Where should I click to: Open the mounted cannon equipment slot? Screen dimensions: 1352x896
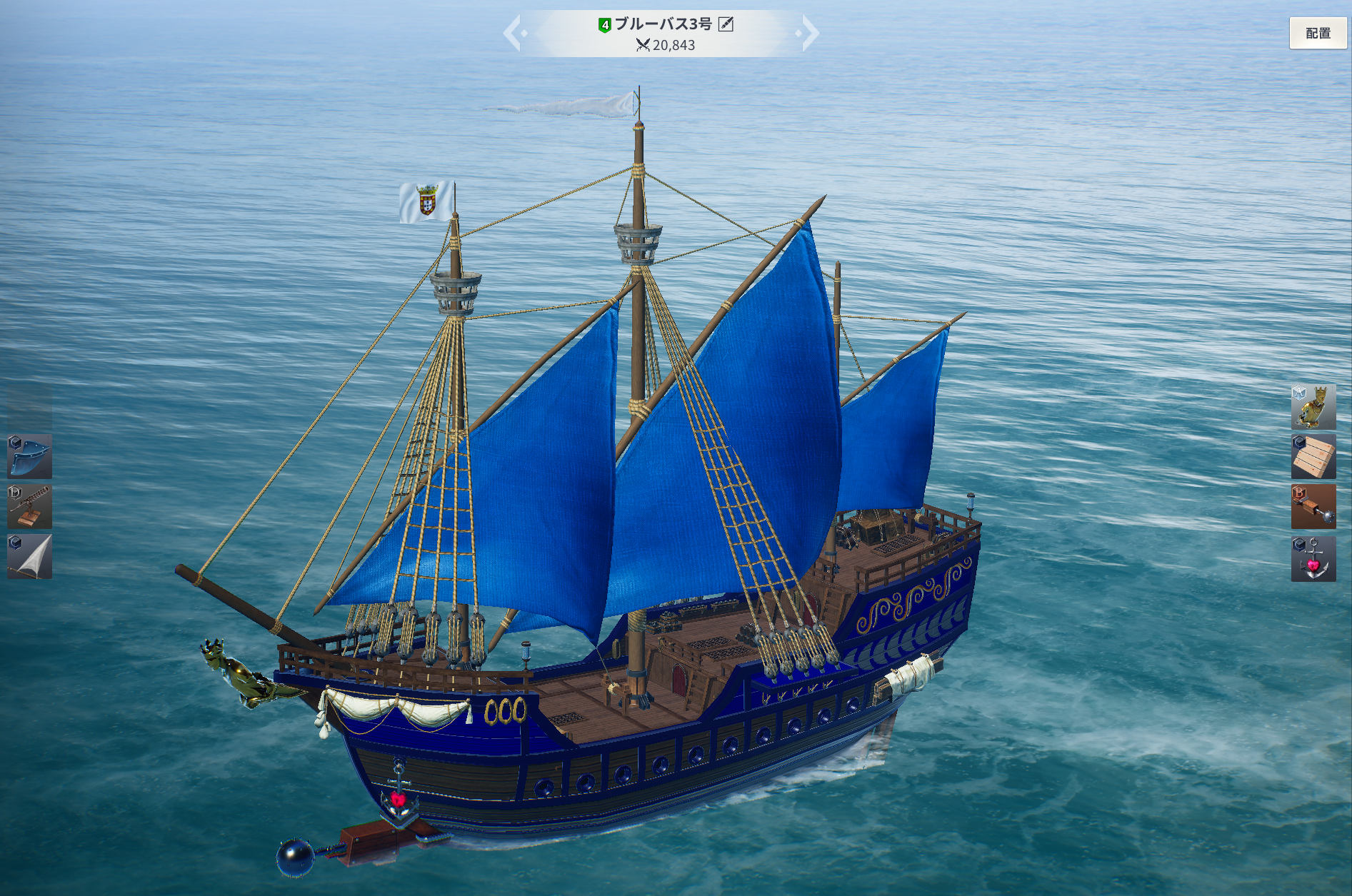[29, 506]
